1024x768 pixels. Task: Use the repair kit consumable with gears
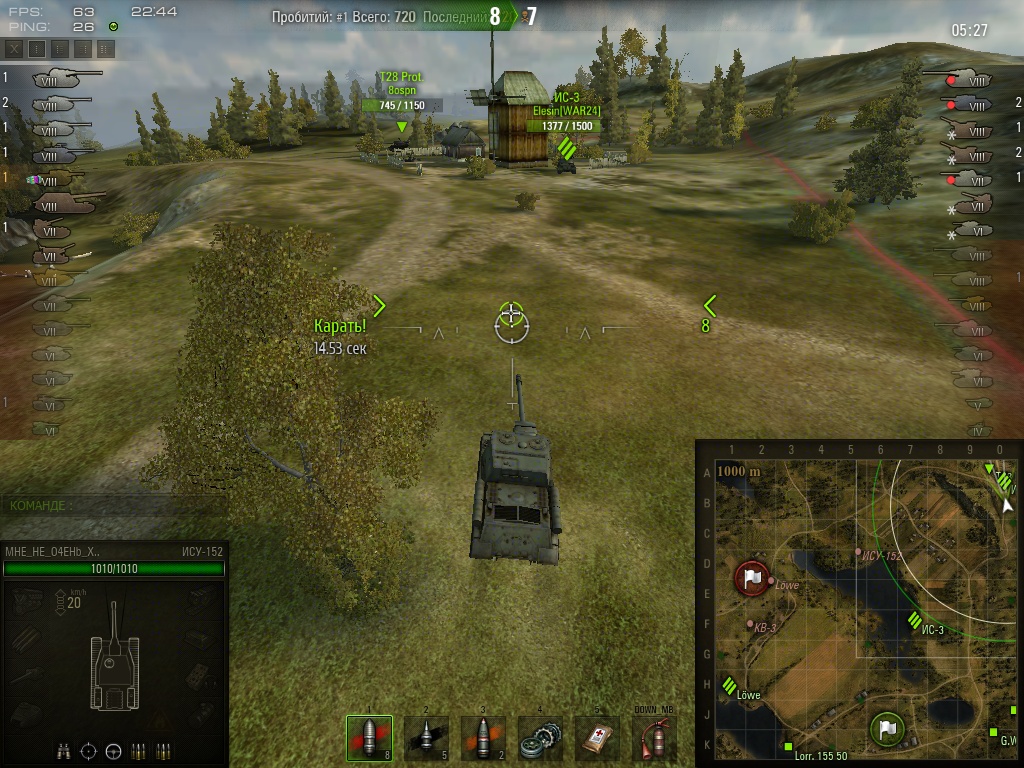(540, 738)
